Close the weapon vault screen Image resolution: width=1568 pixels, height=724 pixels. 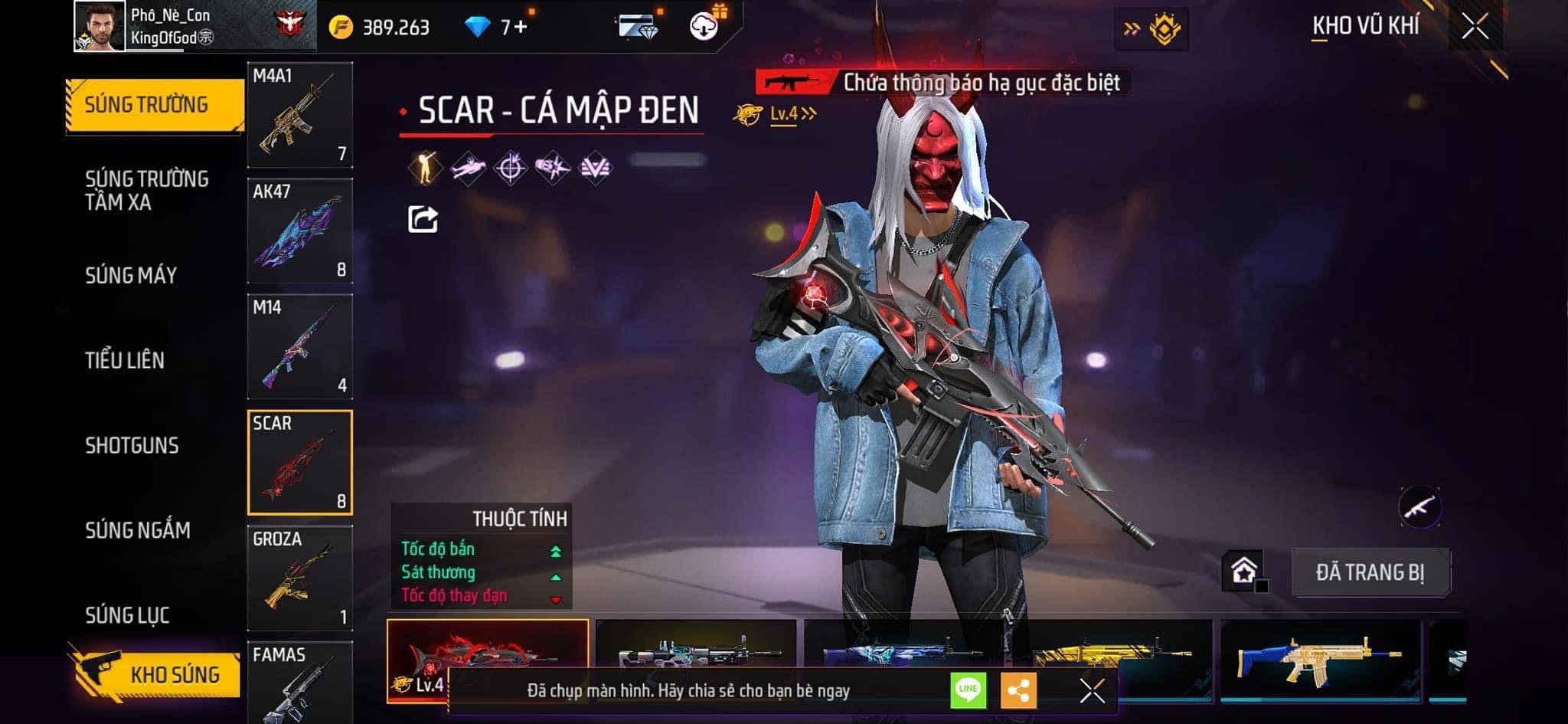[1475, 28]
